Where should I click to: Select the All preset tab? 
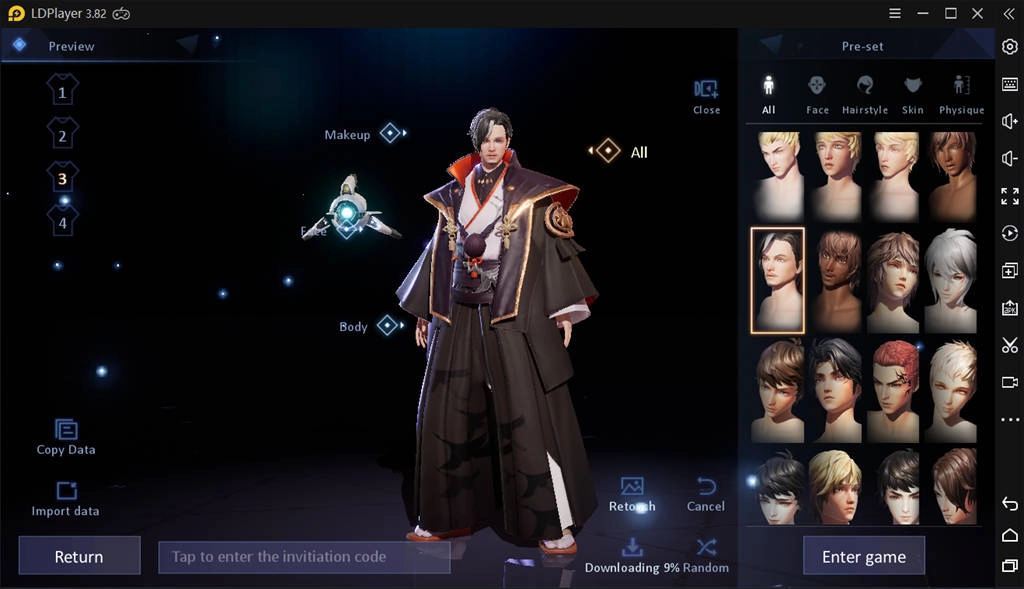pos(768,93)
